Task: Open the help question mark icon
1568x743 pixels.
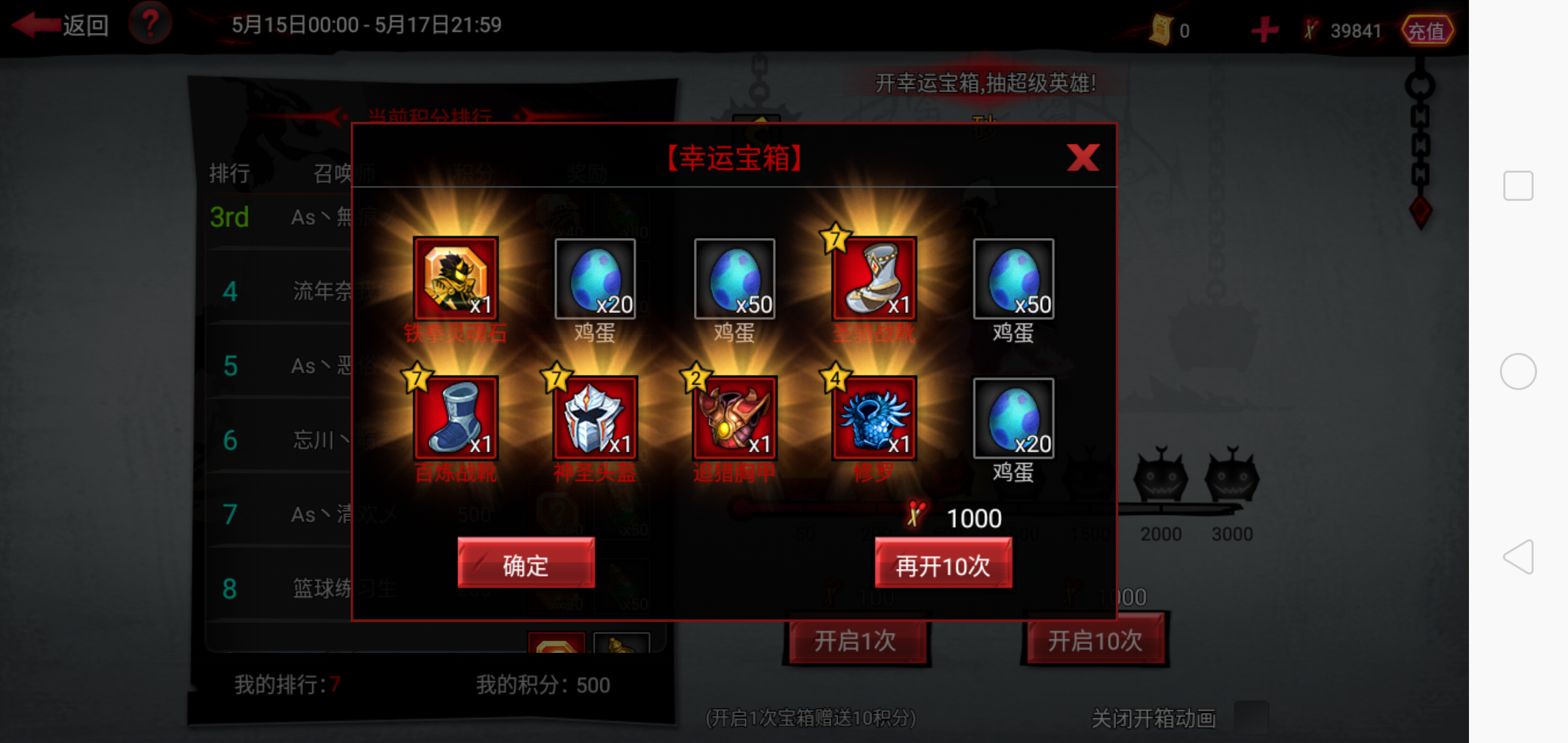Action: pos(151,25)
